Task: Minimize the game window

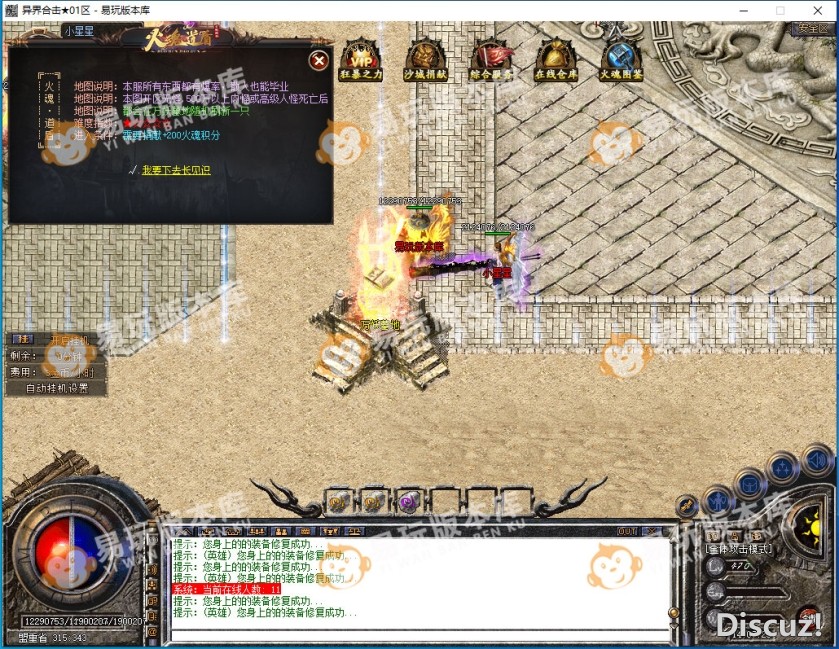Action: point(745,10)
